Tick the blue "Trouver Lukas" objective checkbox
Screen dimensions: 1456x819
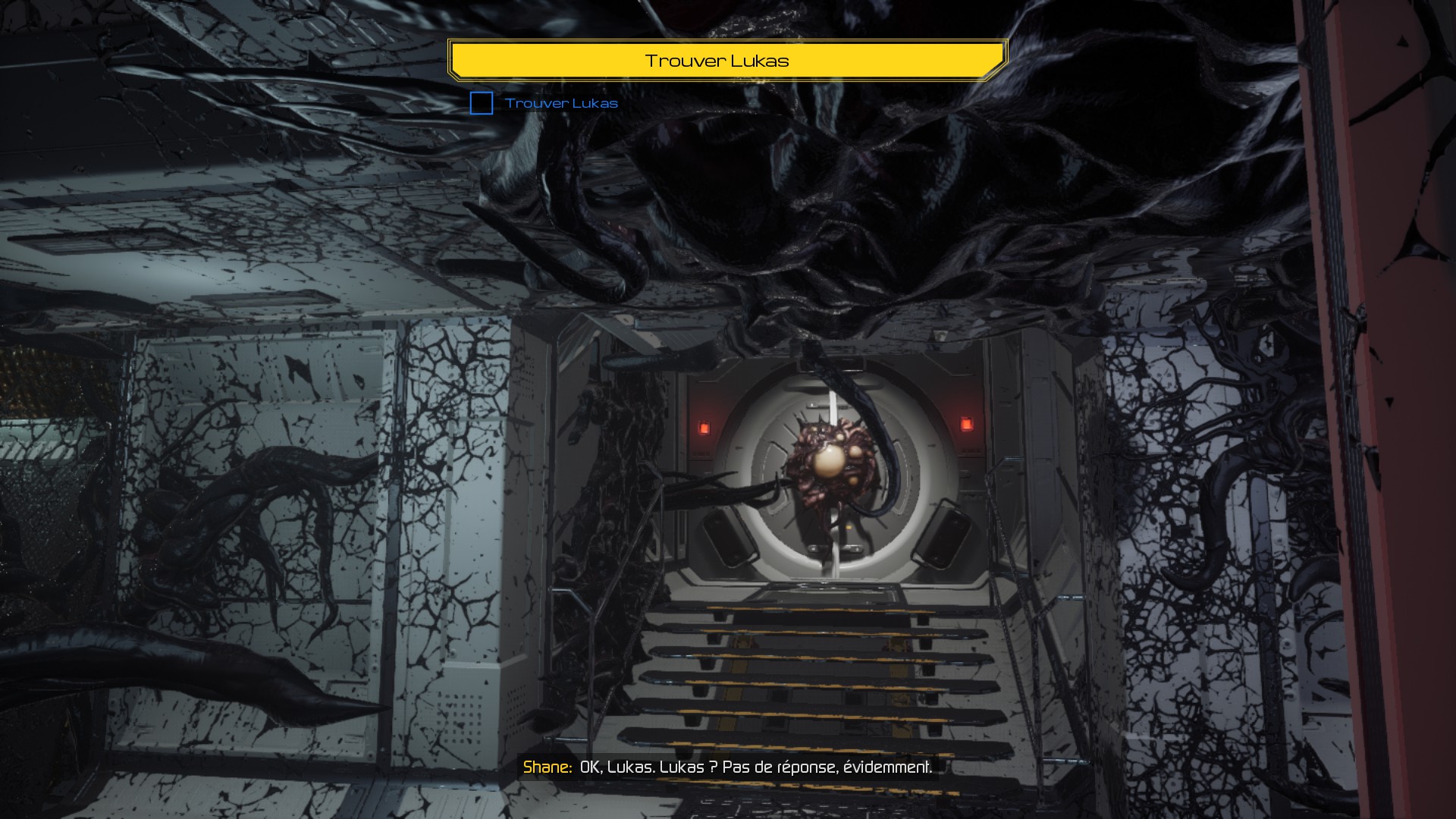coord(482,103)
